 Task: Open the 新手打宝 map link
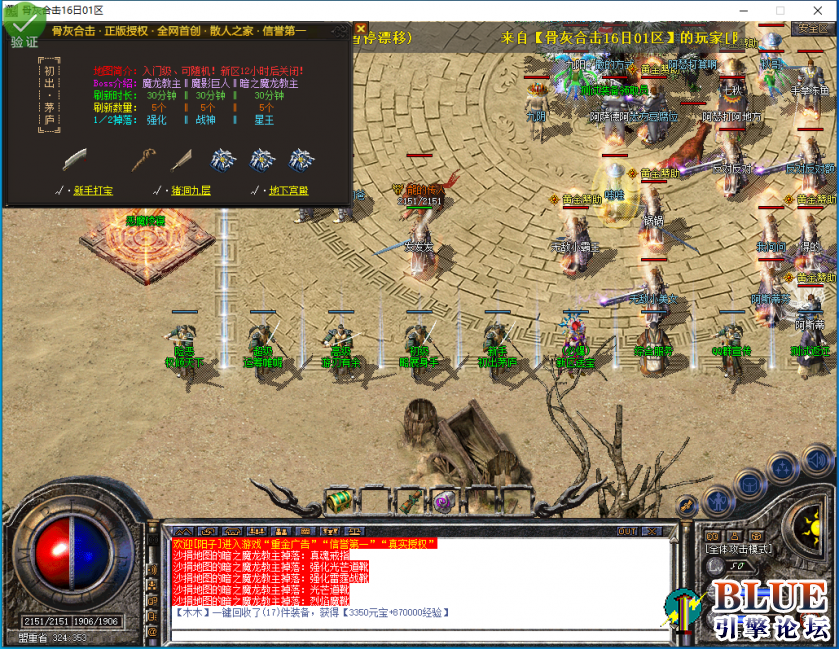88,190
